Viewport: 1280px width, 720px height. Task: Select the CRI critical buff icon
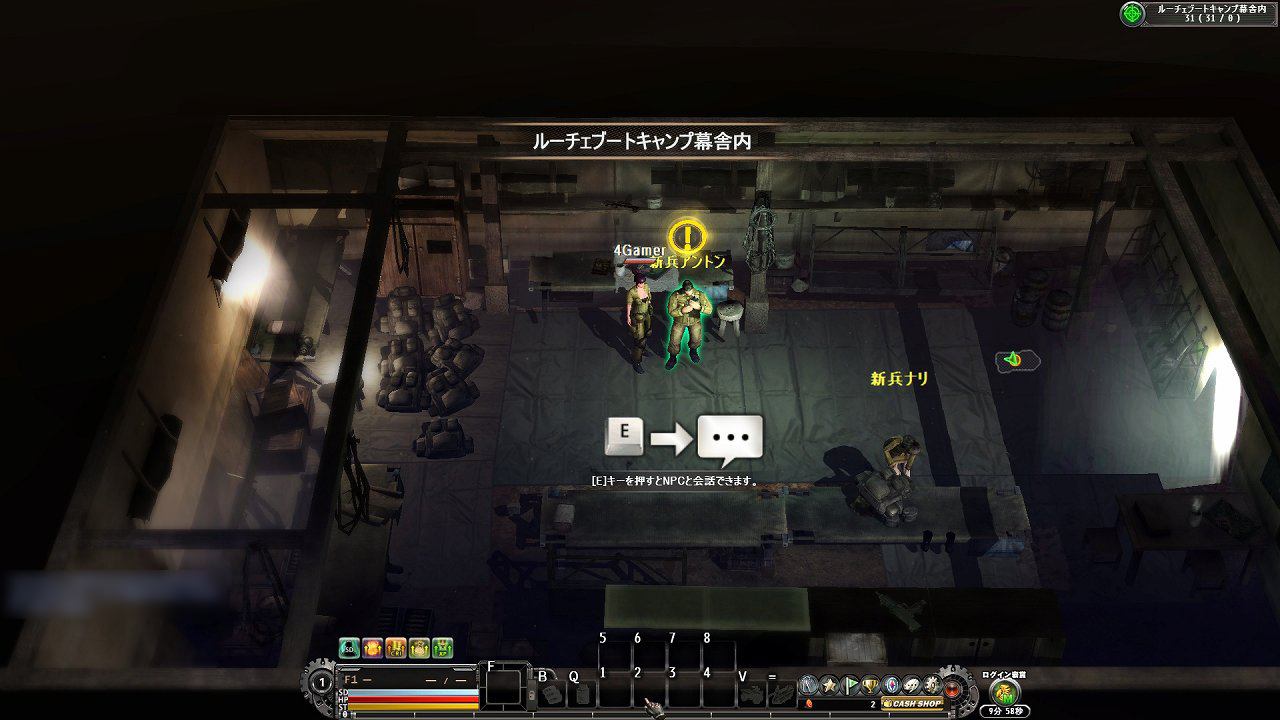pos(396,648)
